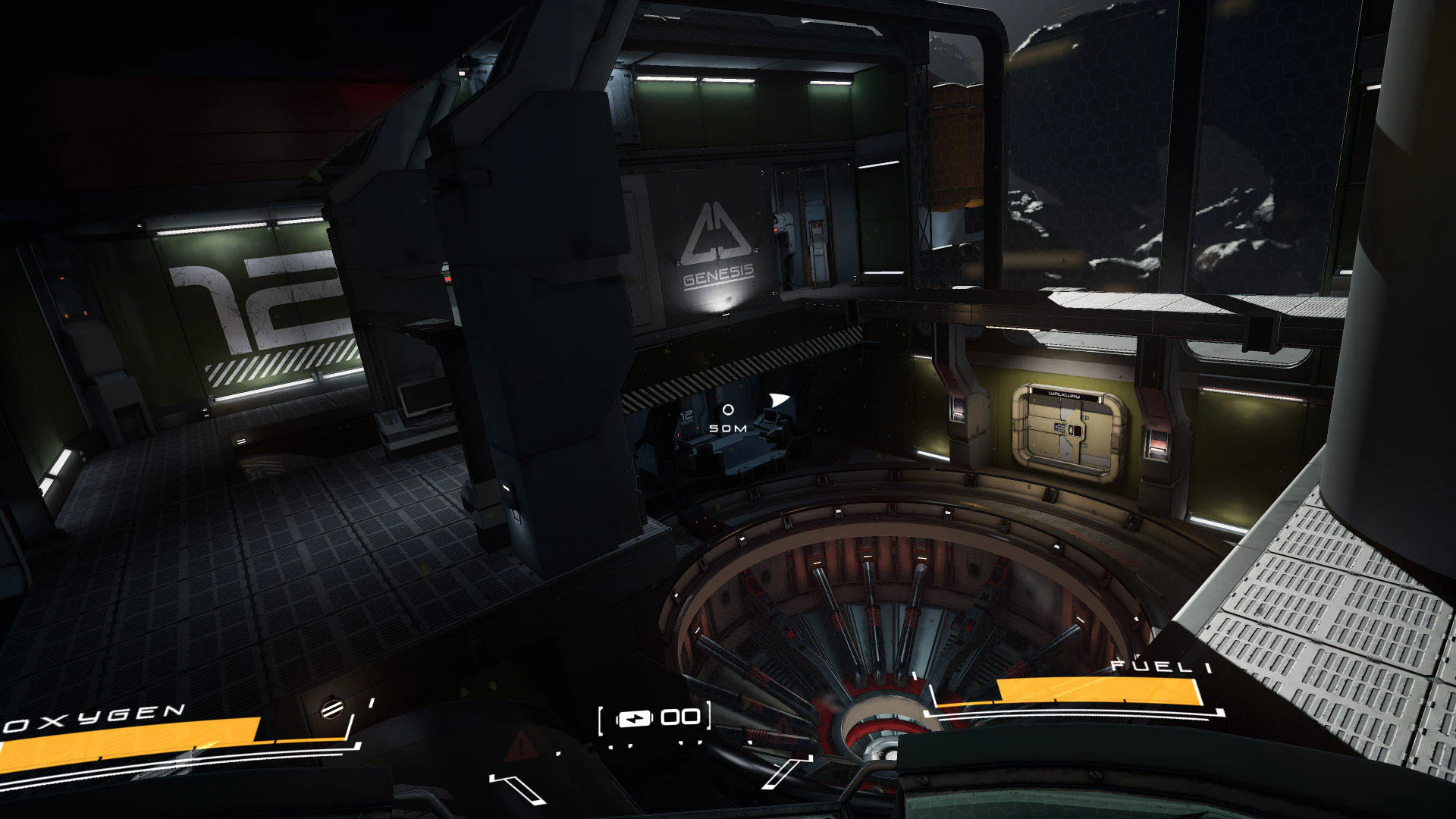Click the red warning triangle decal

[x=520, y=744]
